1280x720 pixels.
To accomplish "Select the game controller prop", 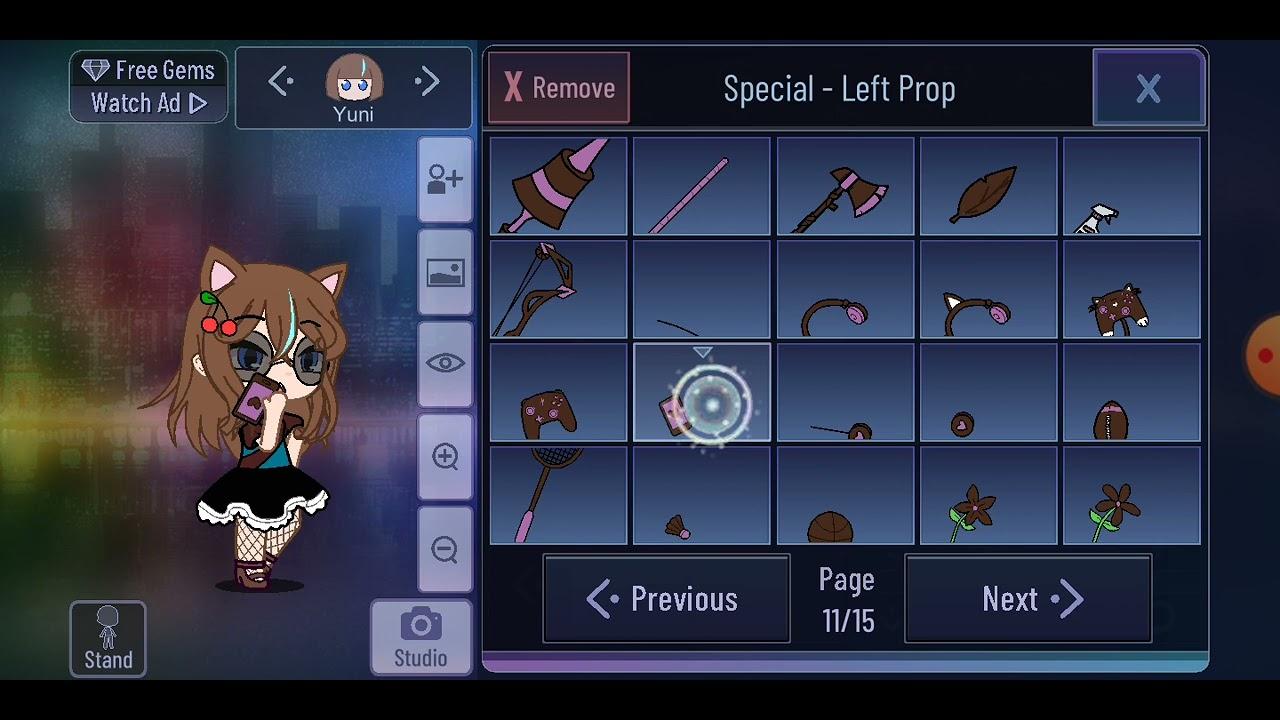I will click(x=557, y=392).
